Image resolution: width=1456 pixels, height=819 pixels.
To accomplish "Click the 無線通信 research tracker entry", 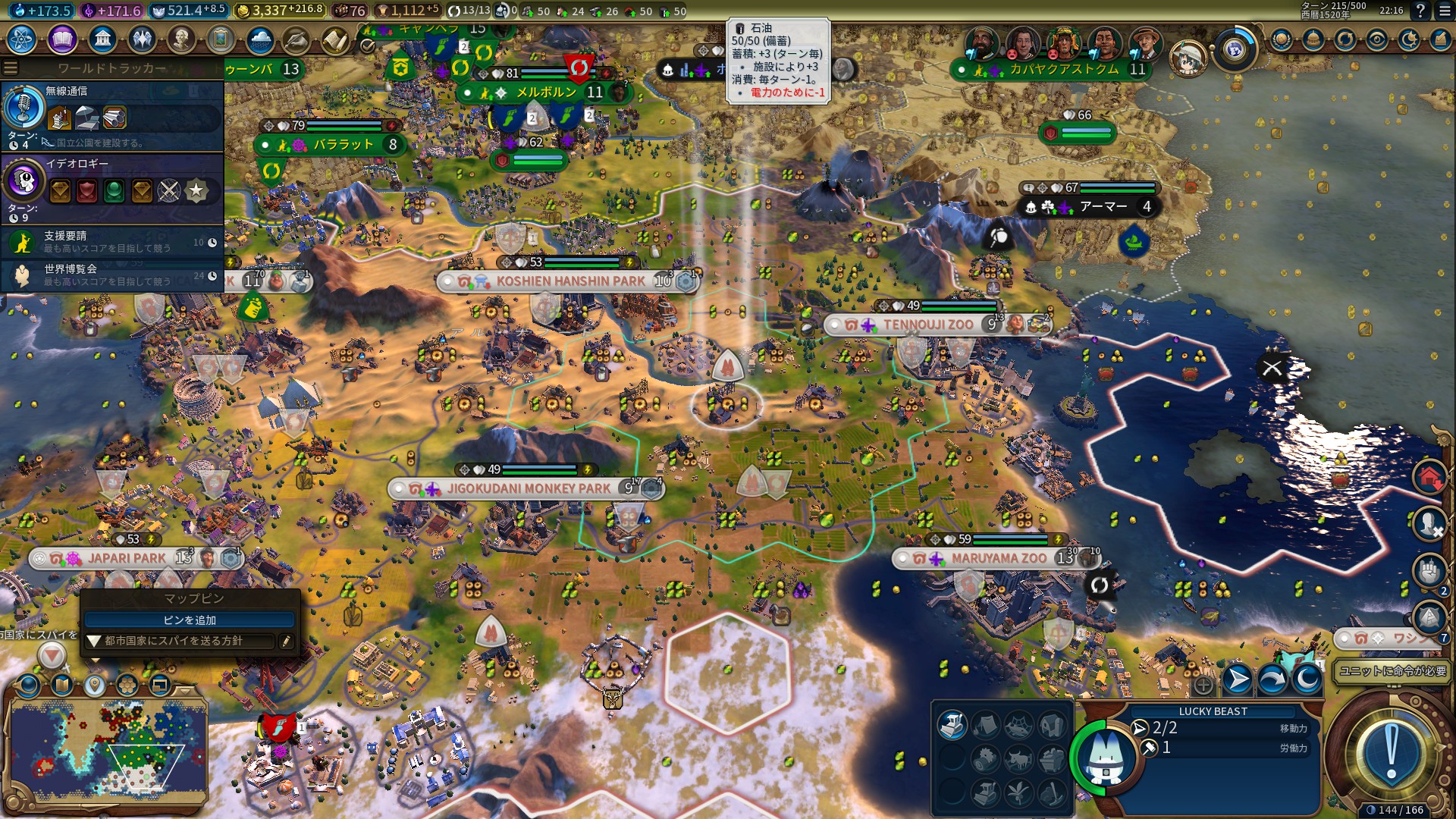I will [112, 116].
